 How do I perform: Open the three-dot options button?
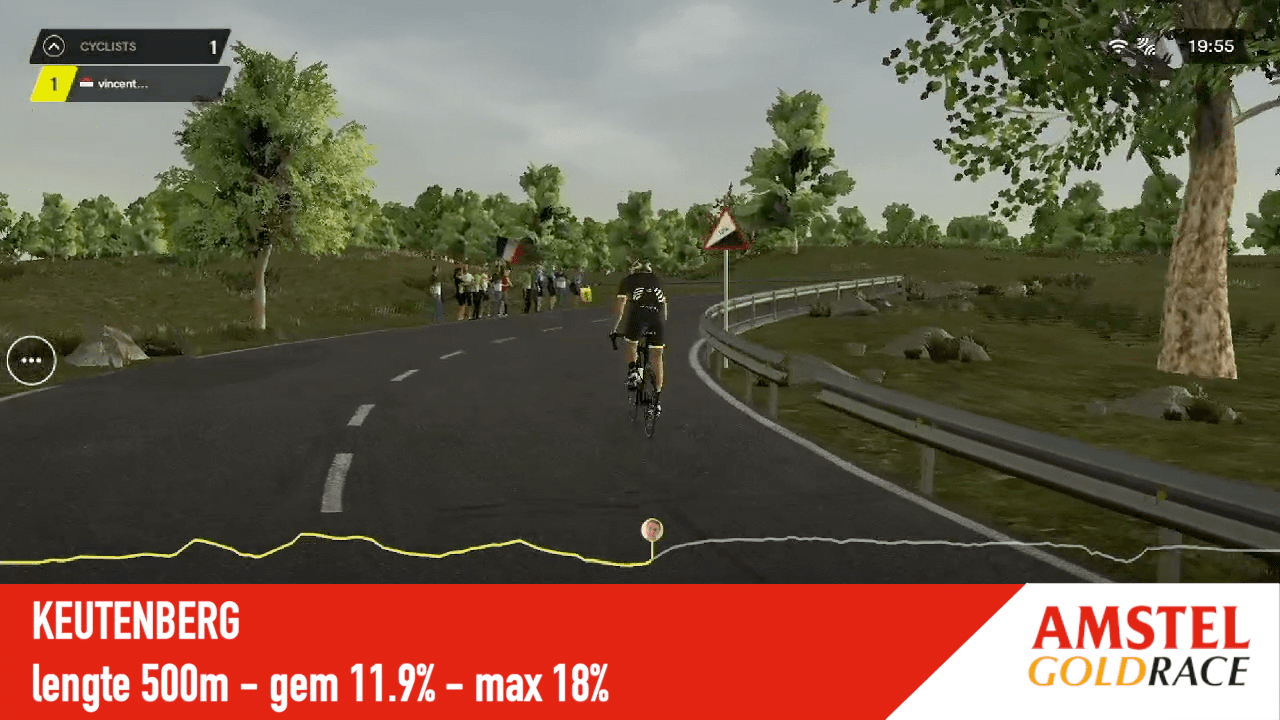point(31,360)
